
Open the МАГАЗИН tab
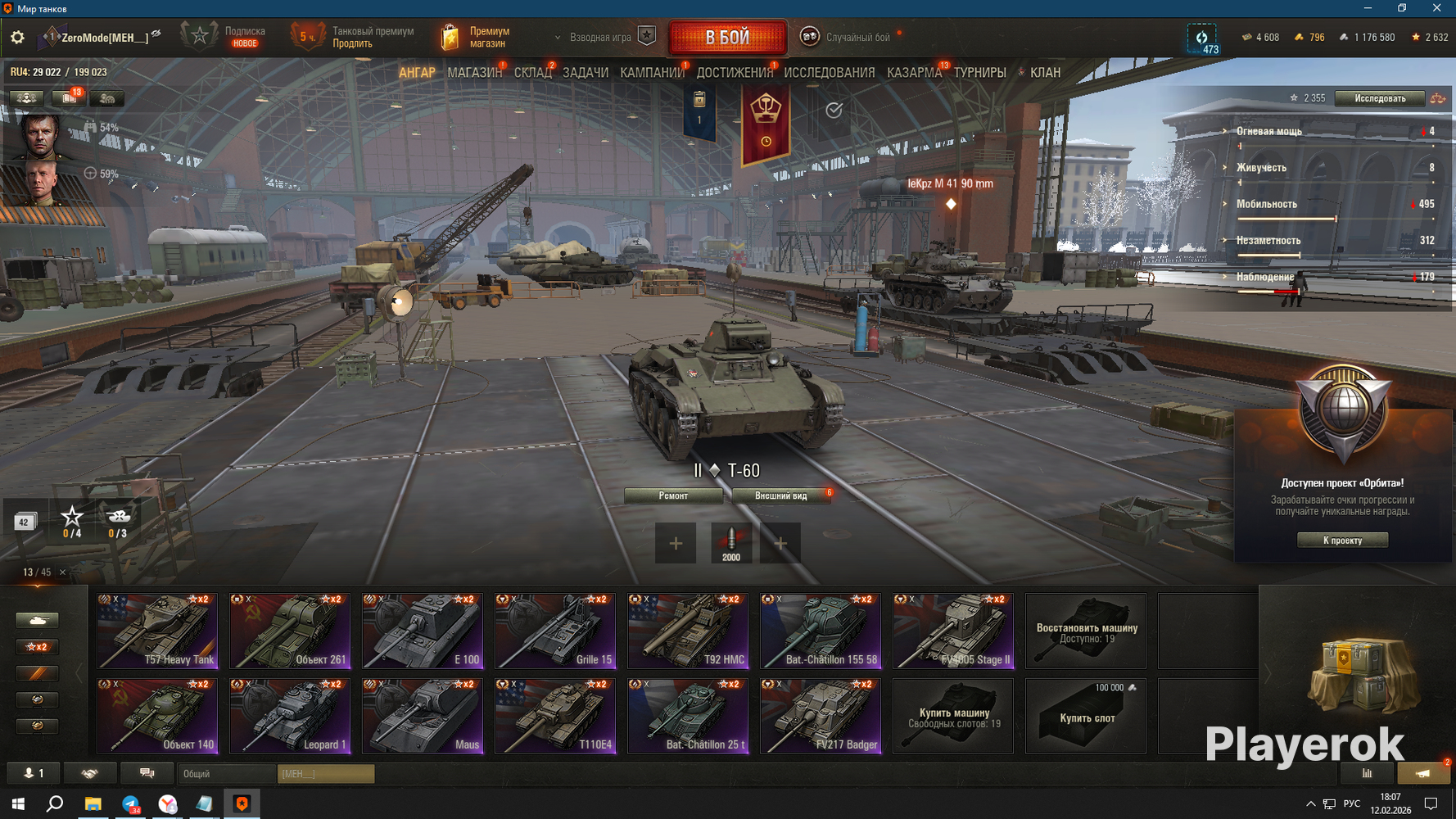pyautogui.click(x=474, y=73)
